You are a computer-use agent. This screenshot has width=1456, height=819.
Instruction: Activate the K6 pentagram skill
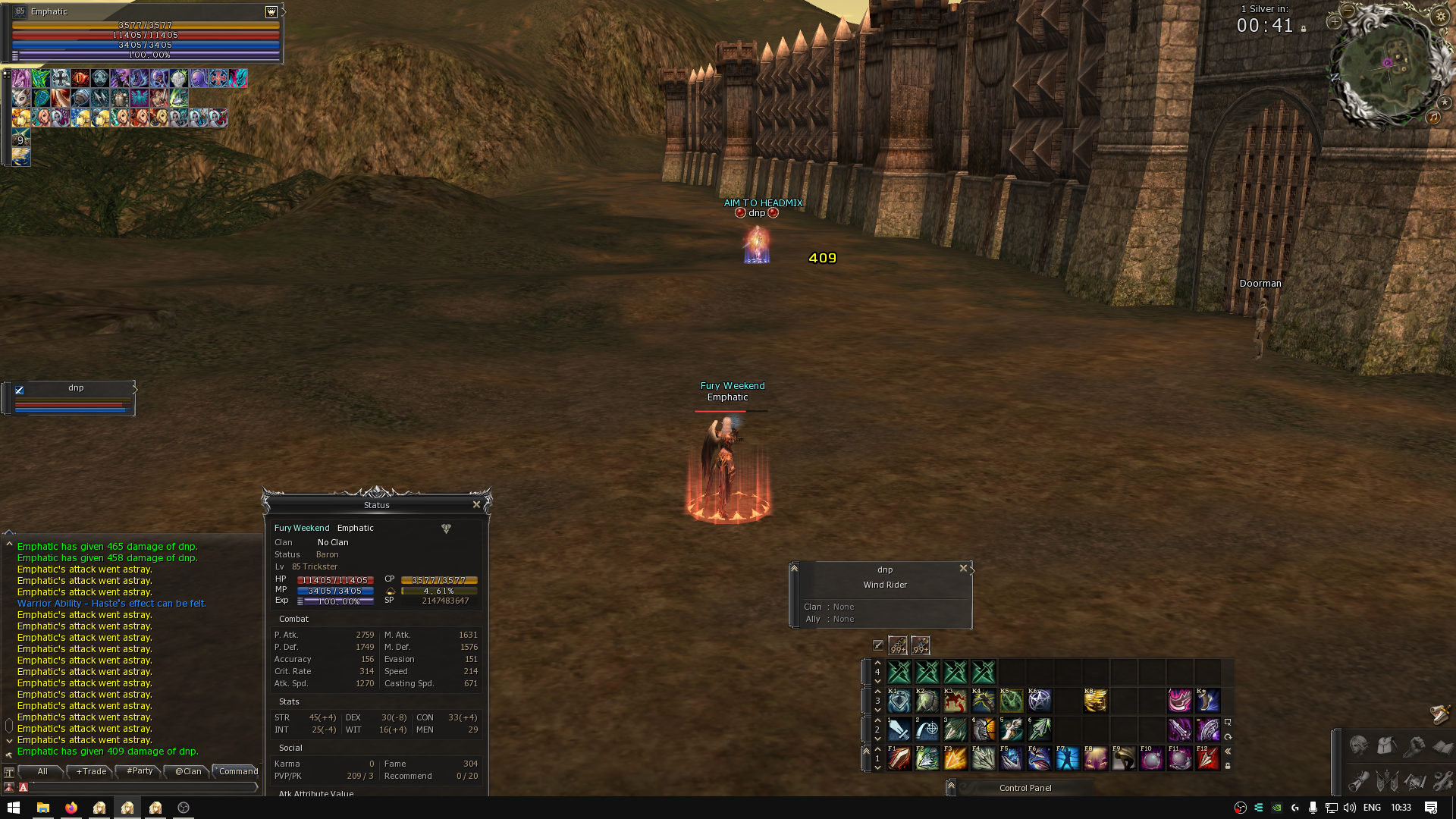pos(1039,700)
